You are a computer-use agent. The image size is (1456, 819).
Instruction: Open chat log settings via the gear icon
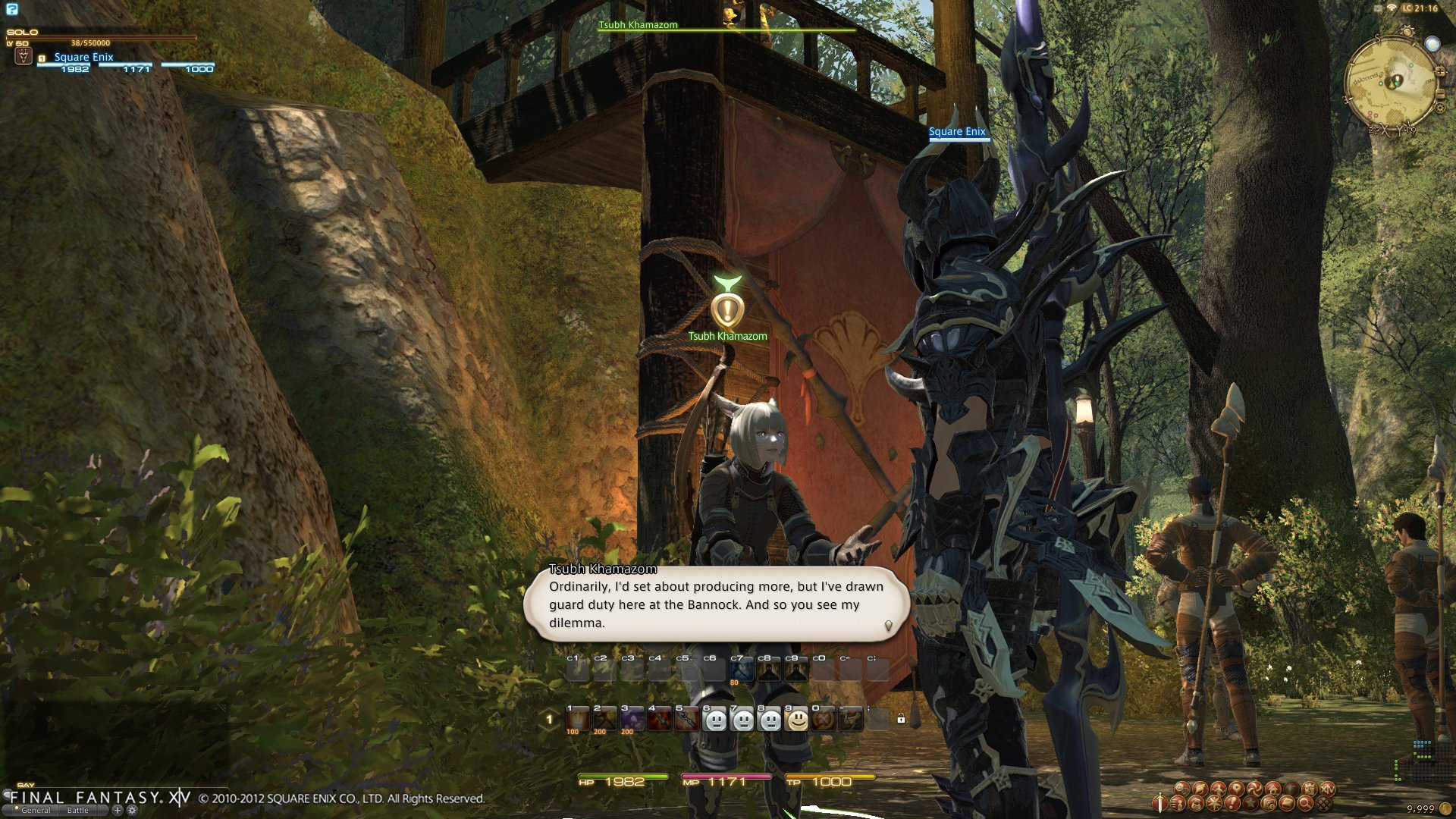tap(132, 811)
